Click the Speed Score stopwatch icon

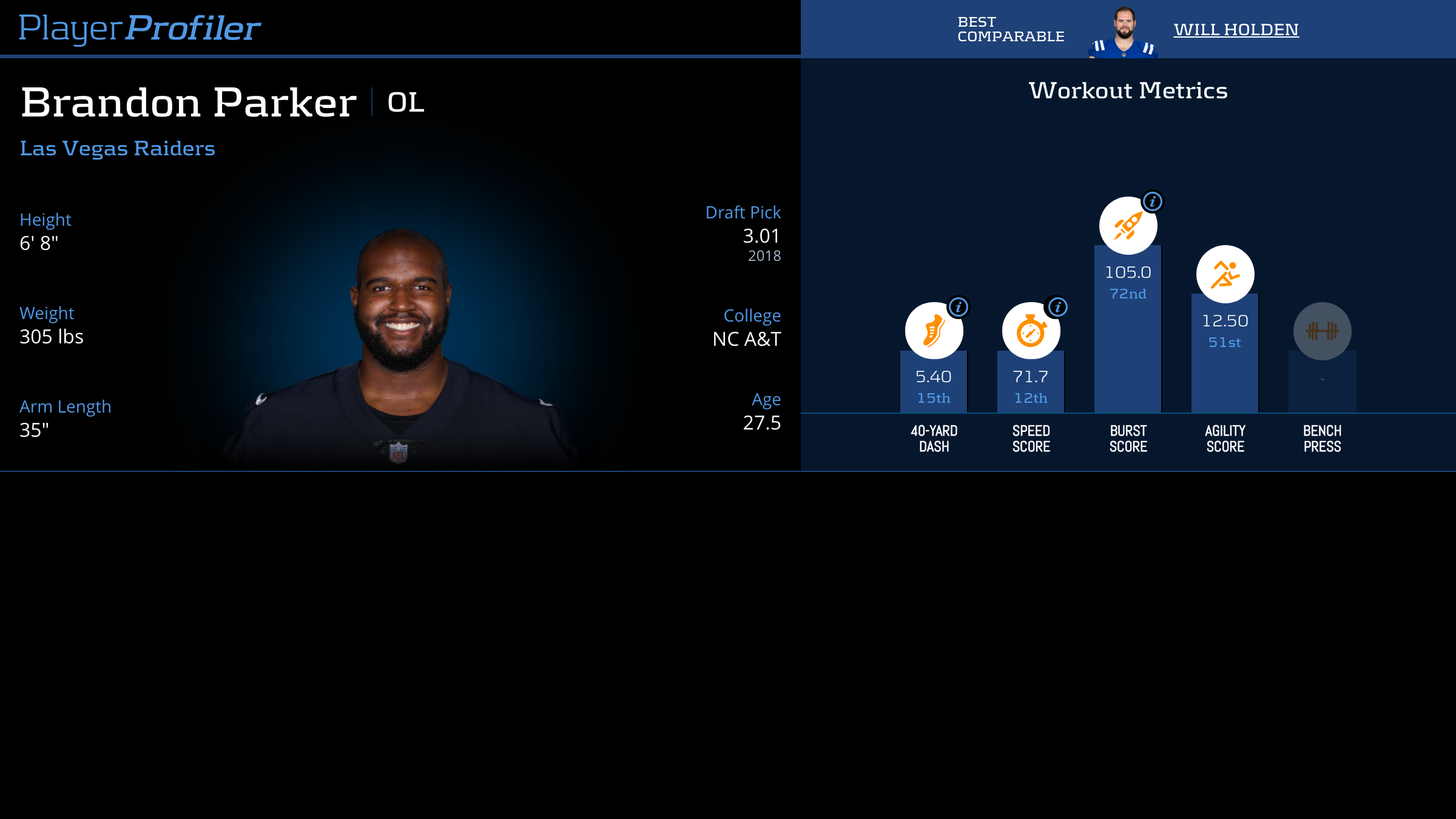coord(1030,332)
